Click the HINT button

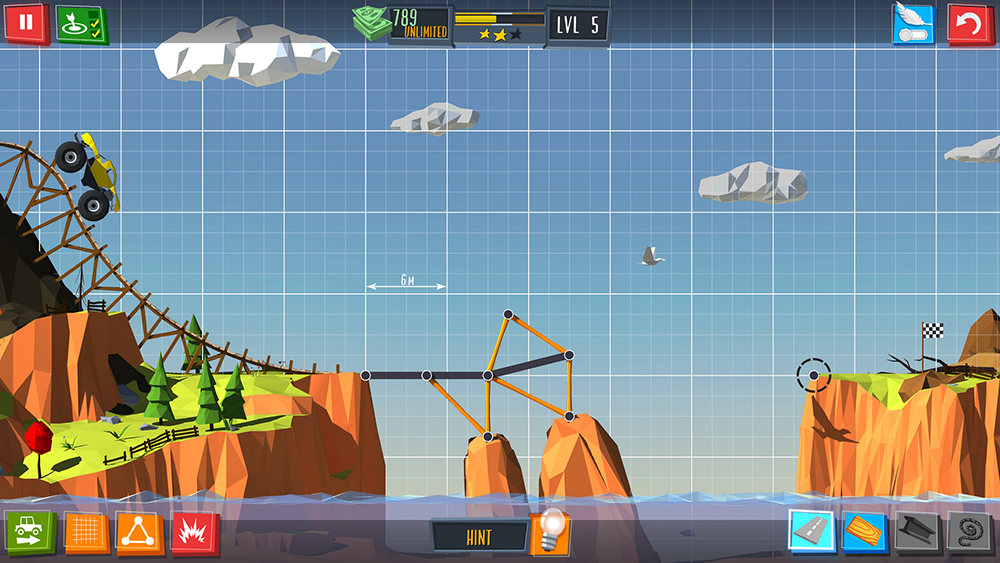click(x=479, y=537)
